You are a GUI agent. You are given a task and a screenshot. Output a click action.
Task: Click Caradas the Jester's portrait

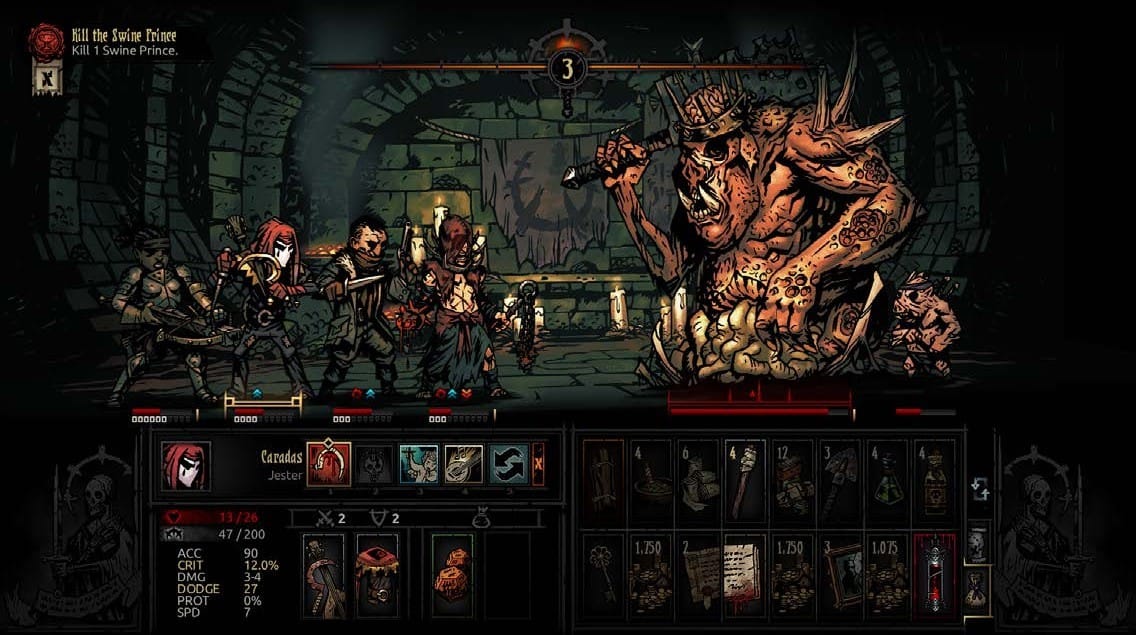pos(186,466)
